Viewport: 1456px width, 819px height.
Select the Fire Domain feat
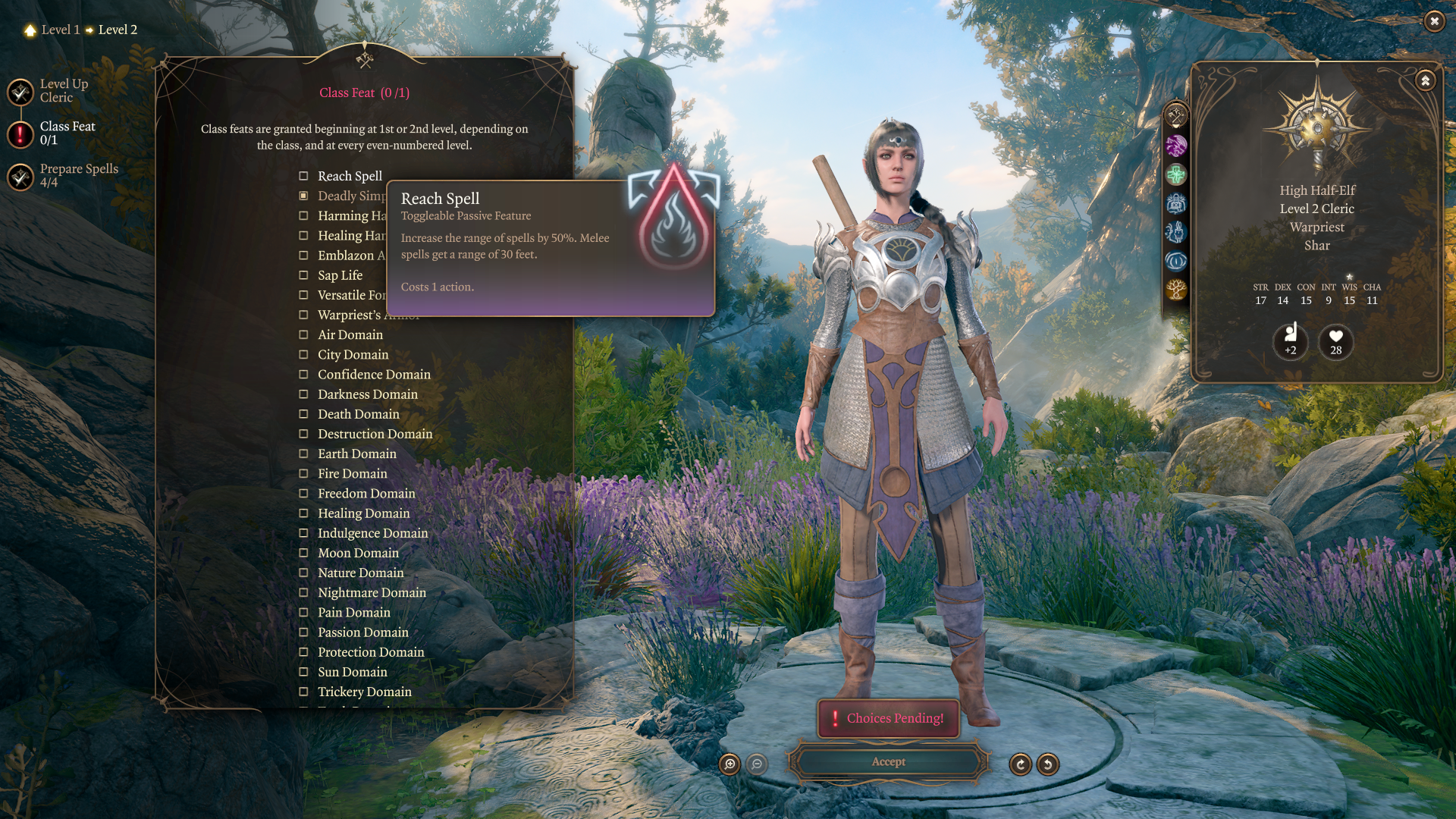click(x=303, y=474)
